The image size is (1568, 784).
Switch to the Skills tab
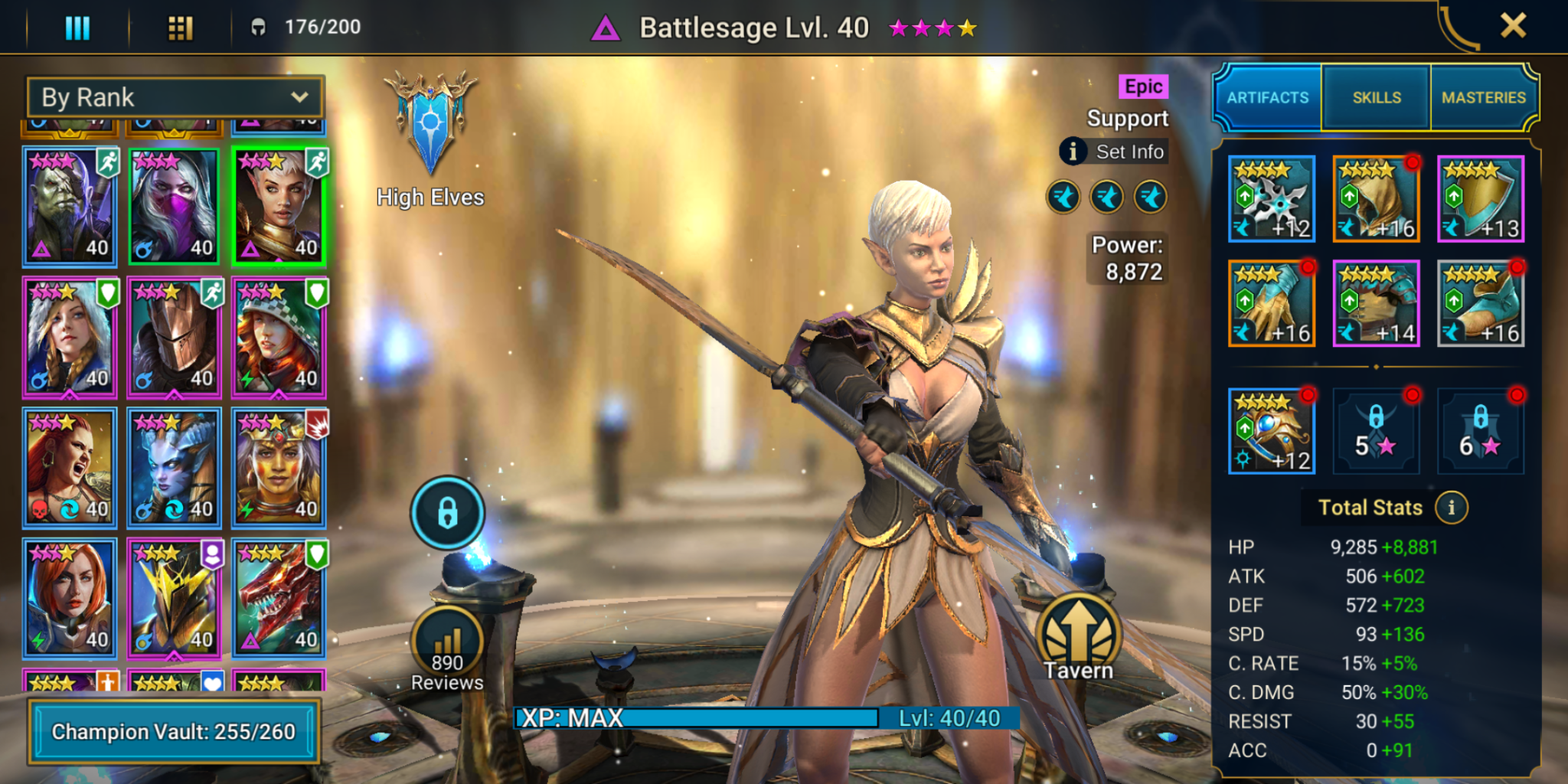click(1376, 97)
